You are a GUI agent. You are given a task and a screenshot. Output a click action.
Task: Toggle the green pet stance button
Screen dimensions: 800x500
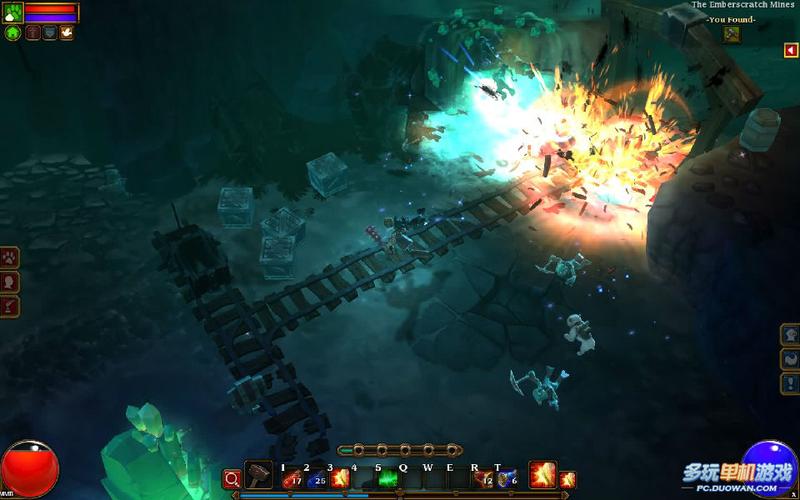point(13,33)
